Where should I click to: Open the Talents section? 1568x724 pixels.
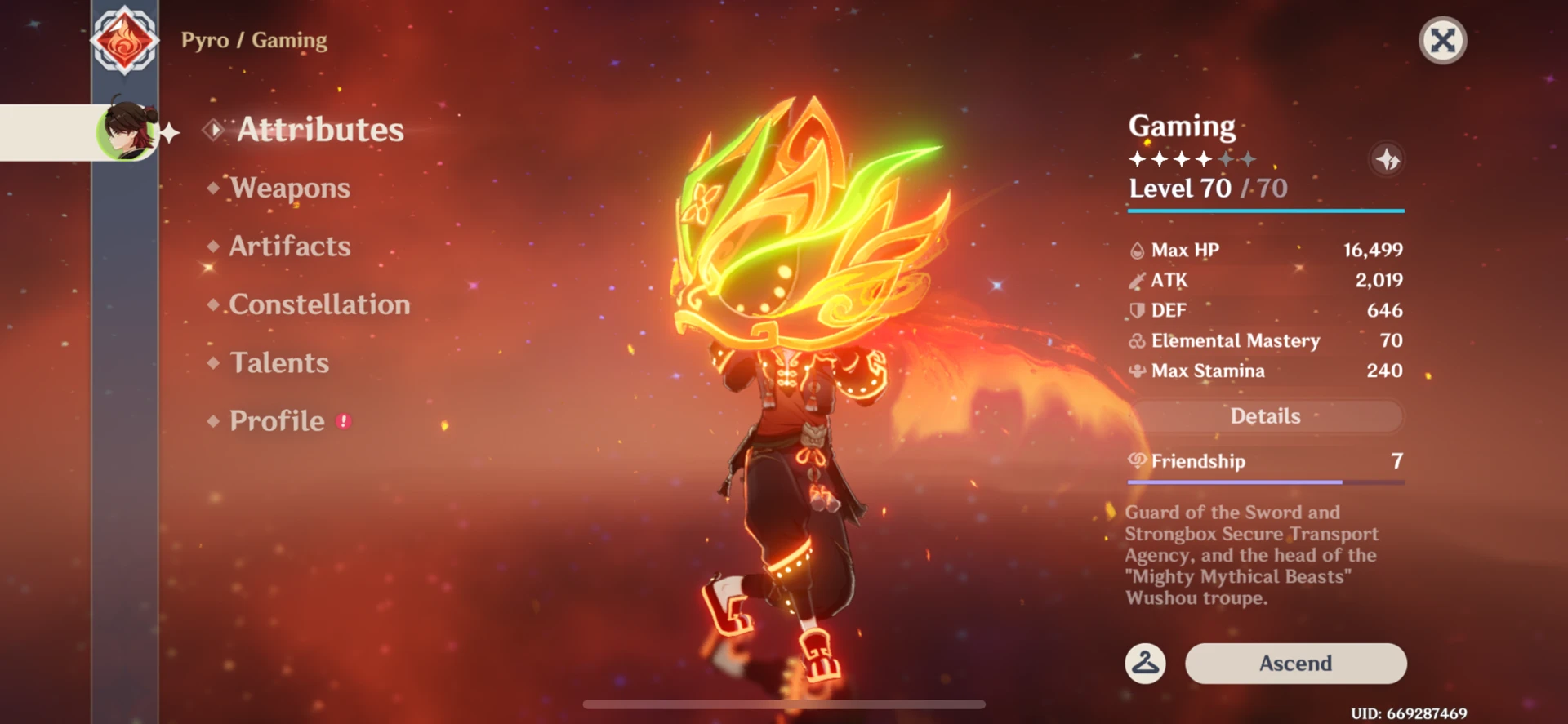(279, 362)
